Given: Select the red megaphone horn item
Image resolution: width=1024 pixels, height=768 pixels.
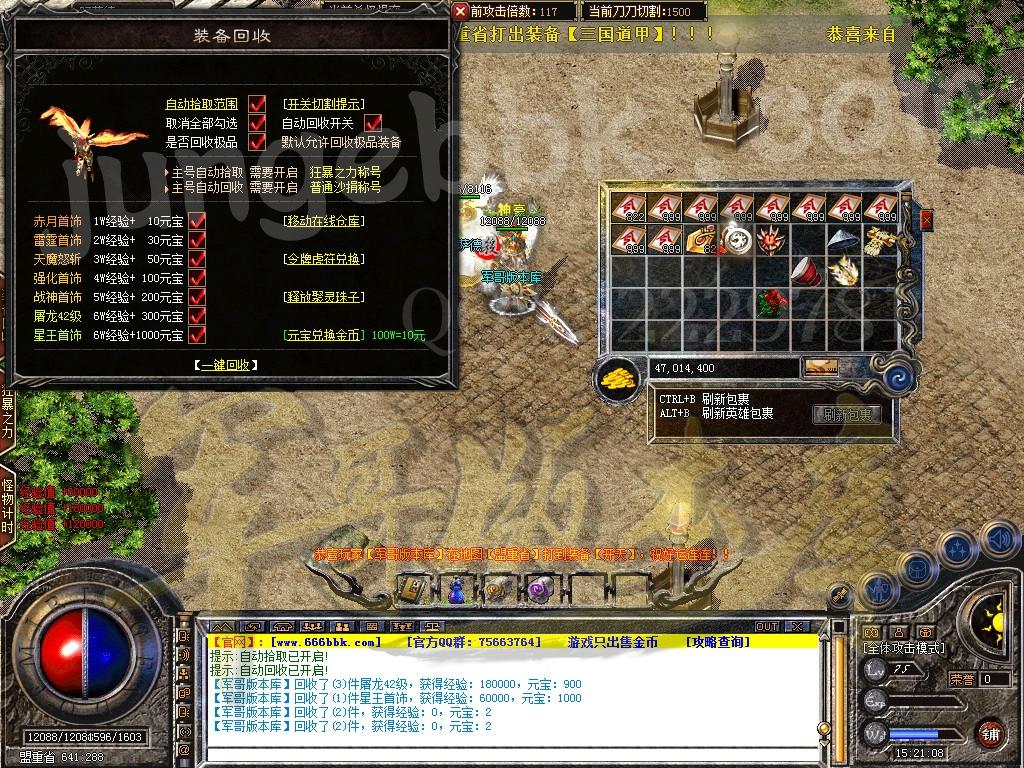Looking at the screenshot, I should pyautogui.click(x=807, y=271).
